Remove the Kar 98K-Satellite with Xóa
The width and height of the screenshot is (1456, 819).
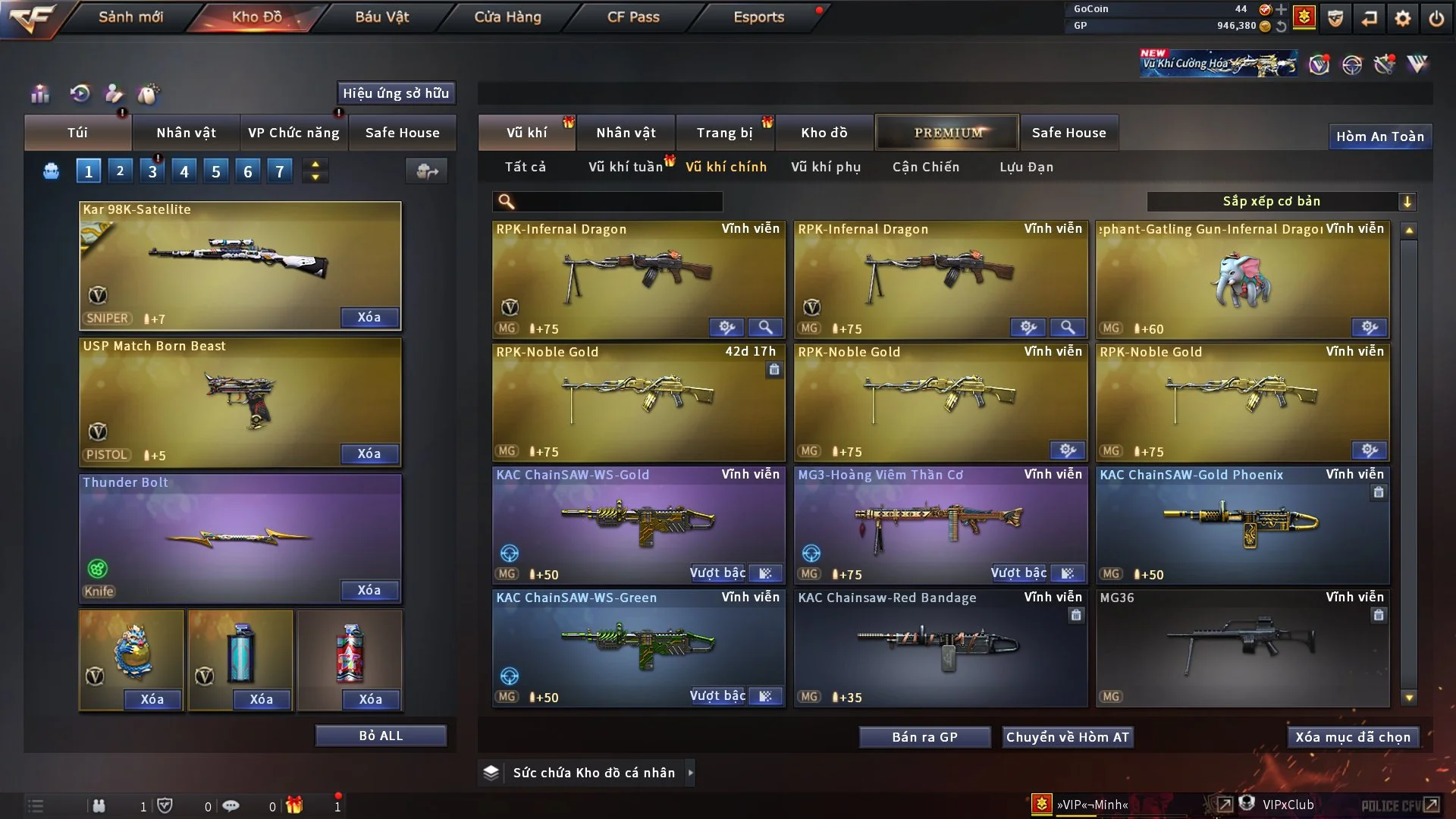click(369, 317)
